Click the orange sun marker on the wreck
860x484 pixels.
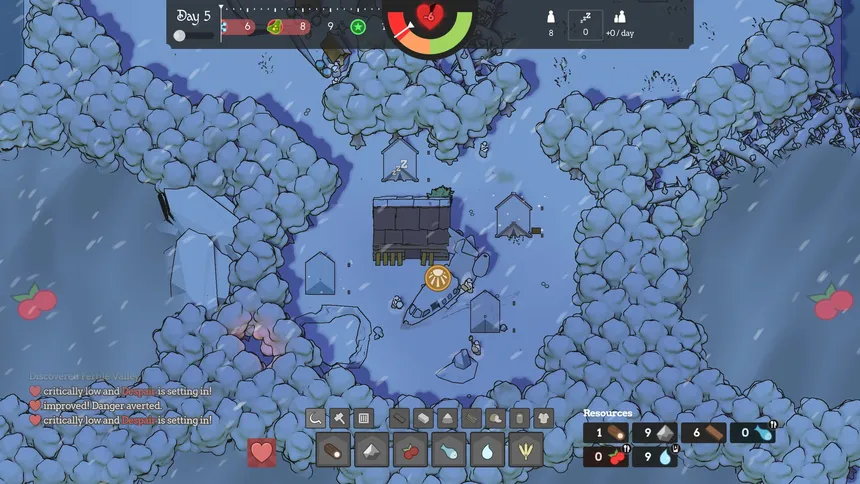[436, 277]
